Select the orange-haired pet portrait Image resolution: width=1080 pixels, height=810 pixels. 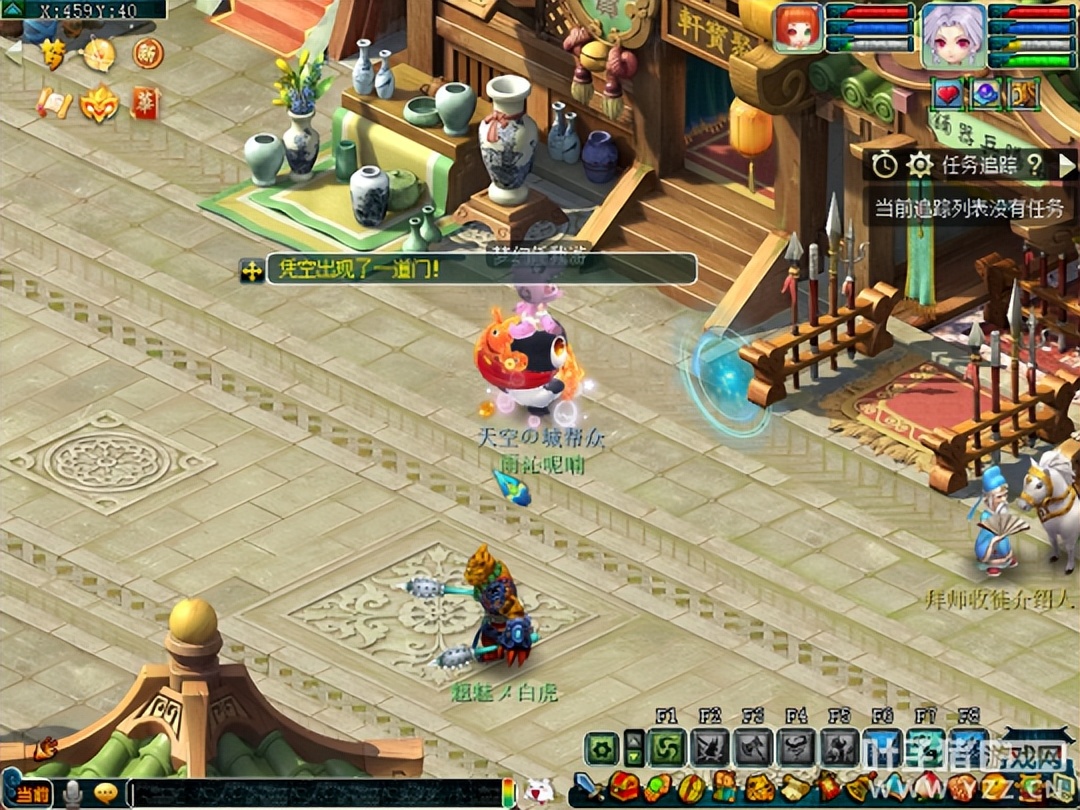797,27
